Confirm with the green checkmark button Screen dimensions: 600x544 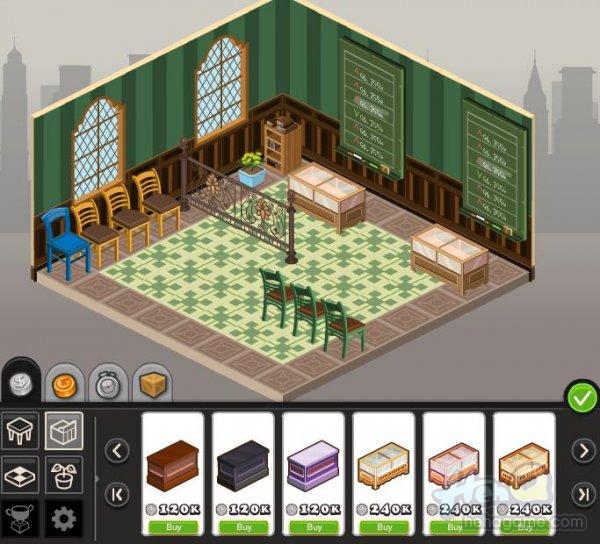point(581,397)
